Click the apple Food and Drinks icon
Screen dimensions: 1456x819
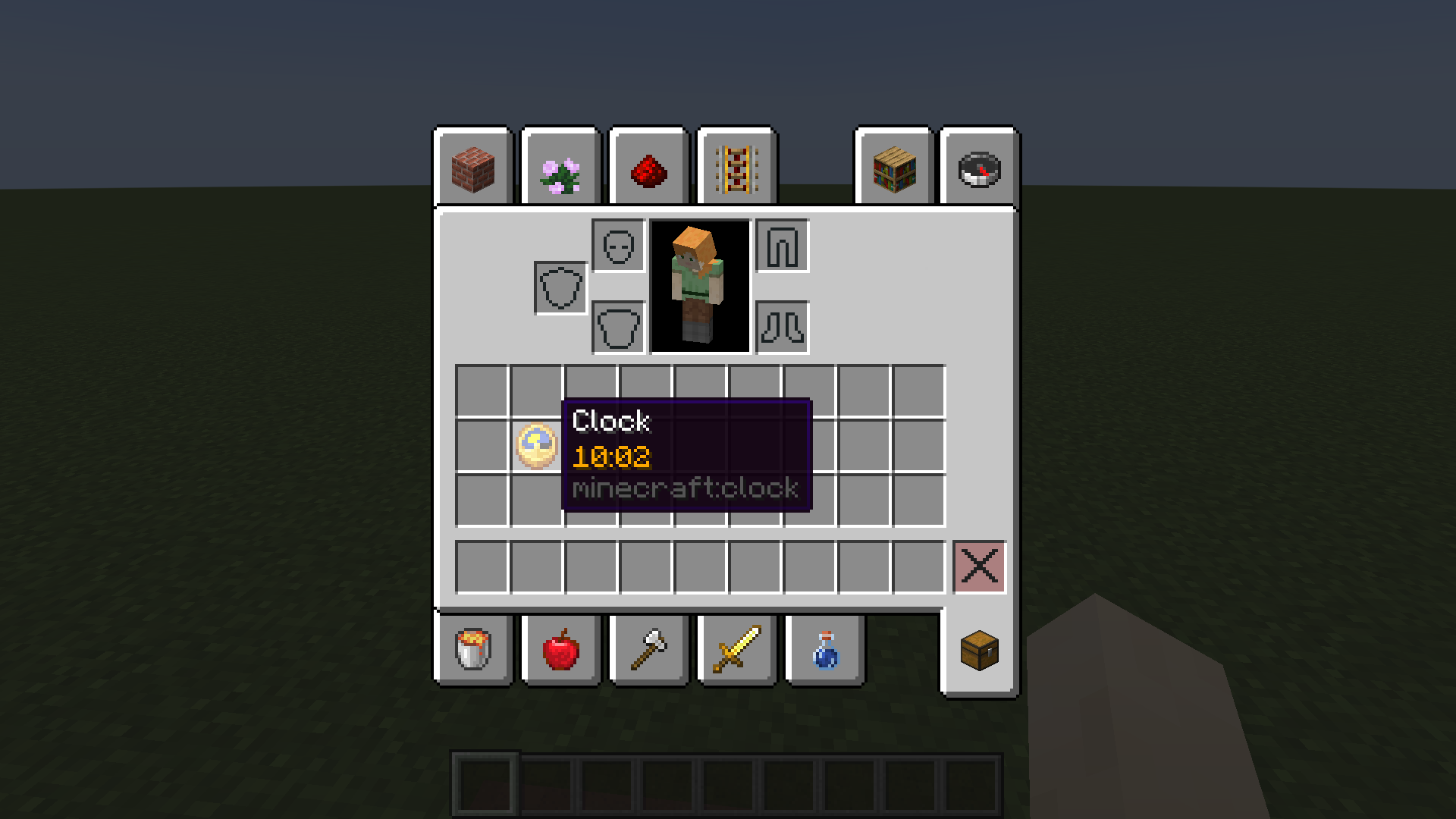click(560, 651)
